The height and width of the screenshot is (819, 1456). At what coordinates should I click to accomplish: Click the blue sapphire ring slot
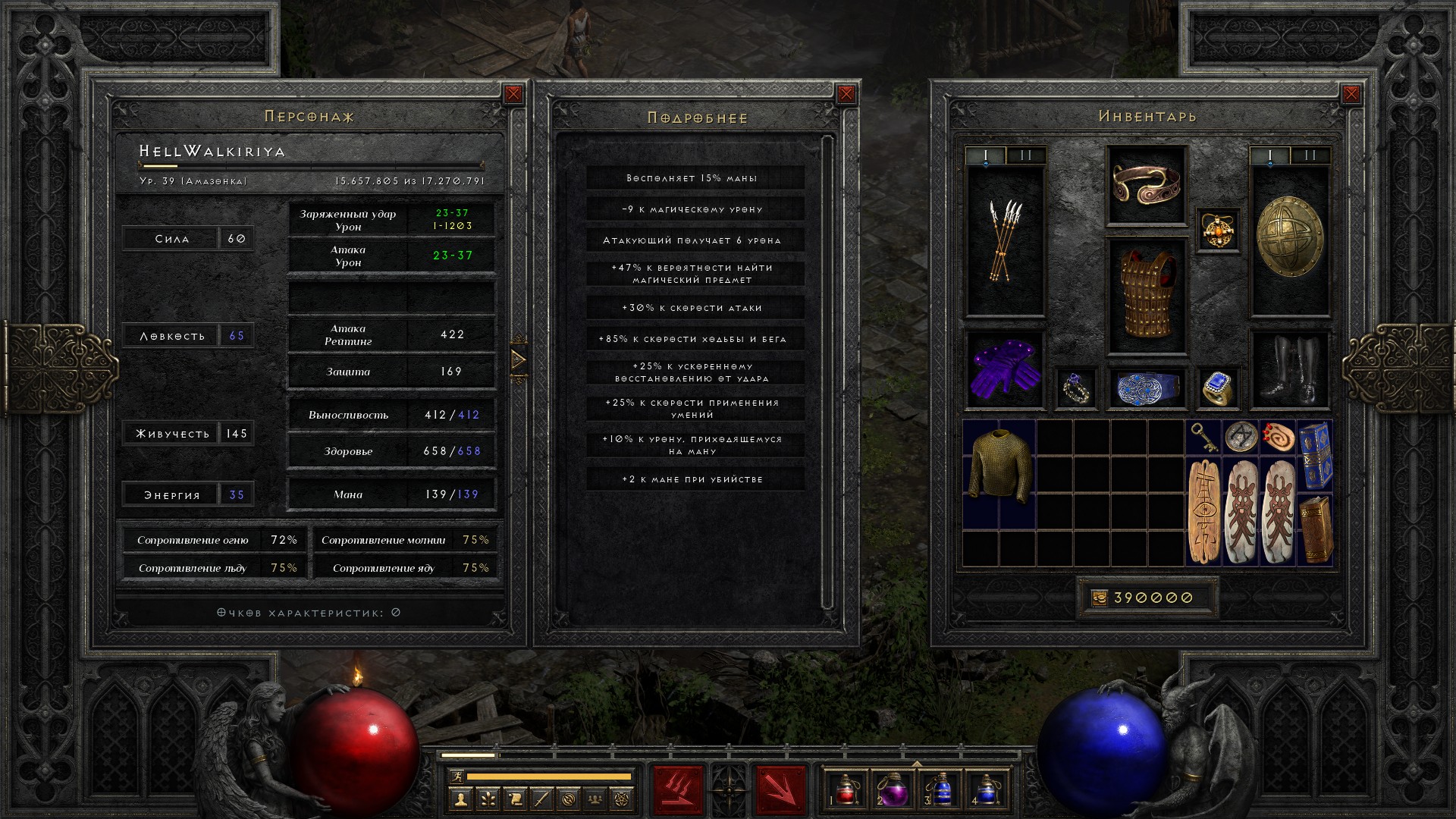tap(1218, 388)
